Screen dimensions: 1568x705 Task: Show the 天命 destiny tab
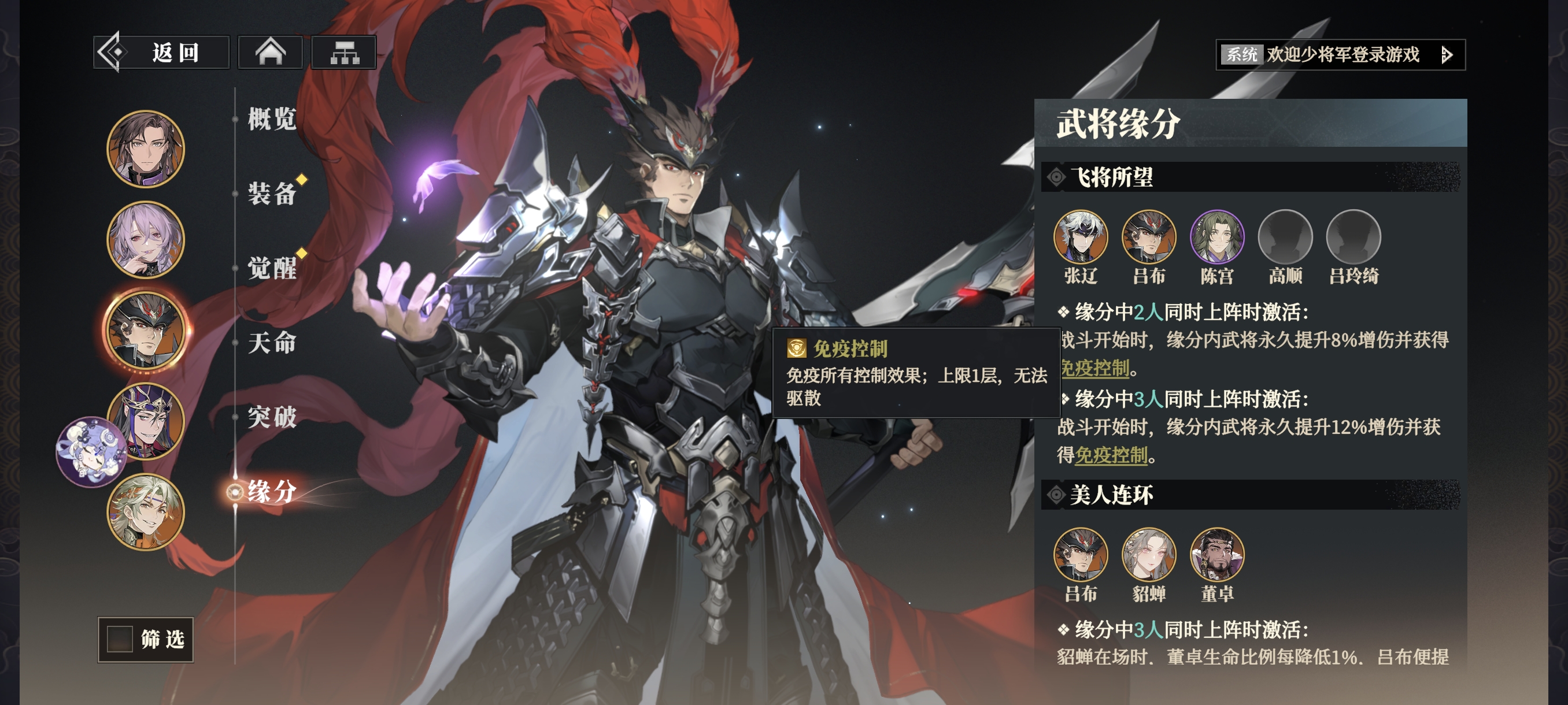(272, 343)
